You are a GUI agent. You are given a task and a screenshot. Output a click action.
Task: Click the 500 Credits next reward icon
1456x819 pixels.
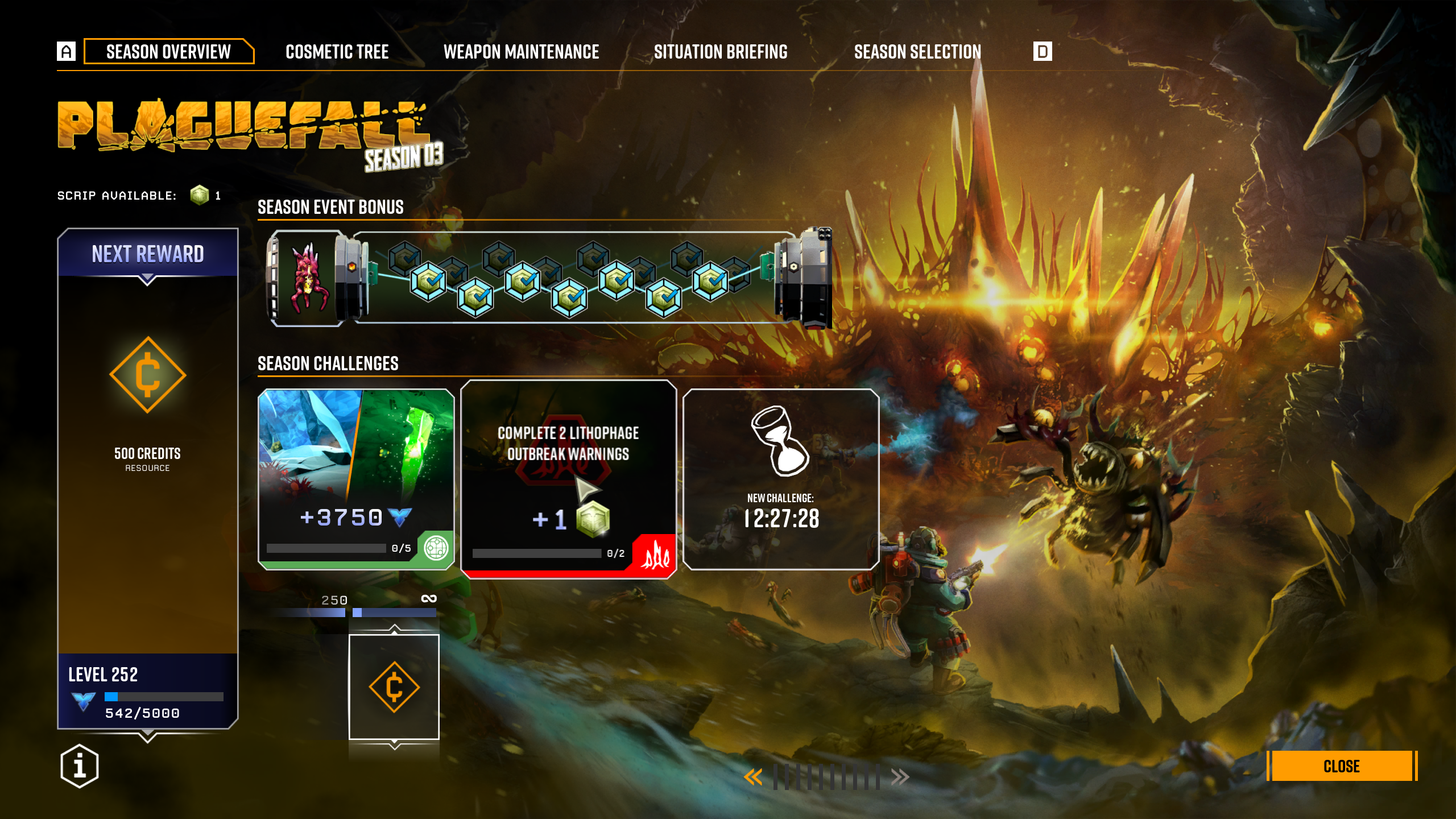(x=148, y=375)
